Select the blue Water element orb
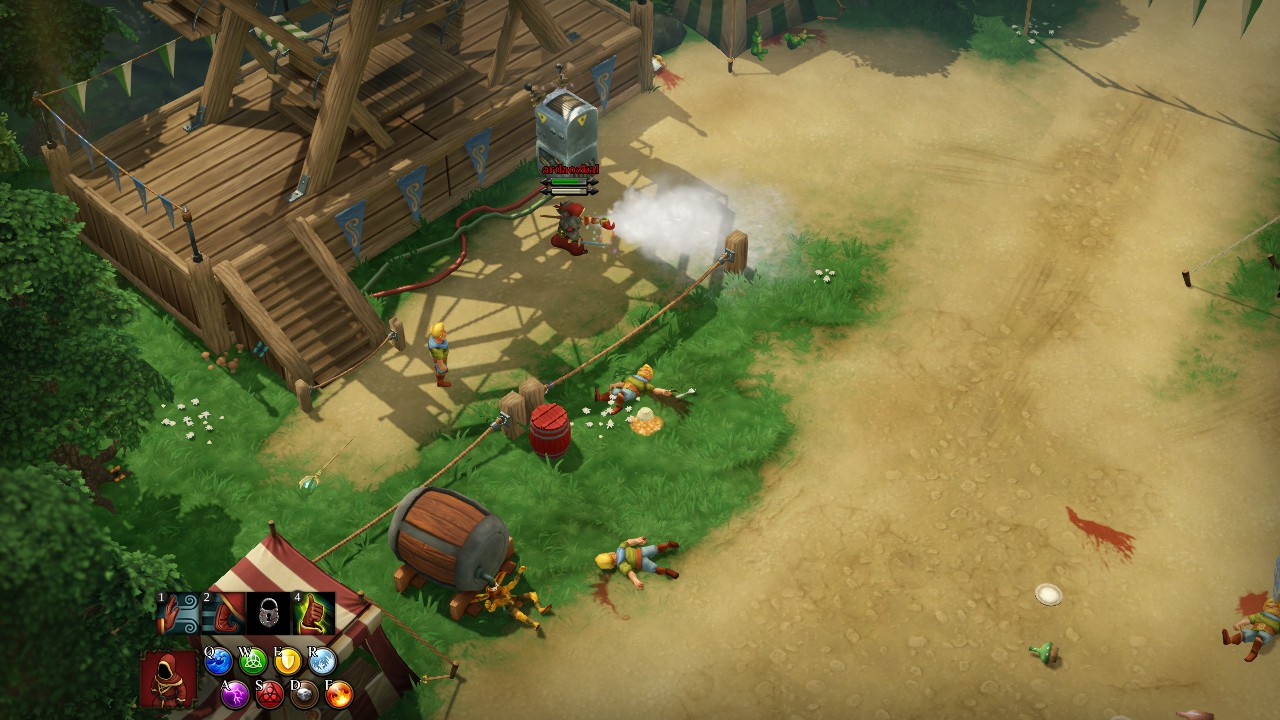The height and width of the screenshot is (720, 1280). pos(219,661)
